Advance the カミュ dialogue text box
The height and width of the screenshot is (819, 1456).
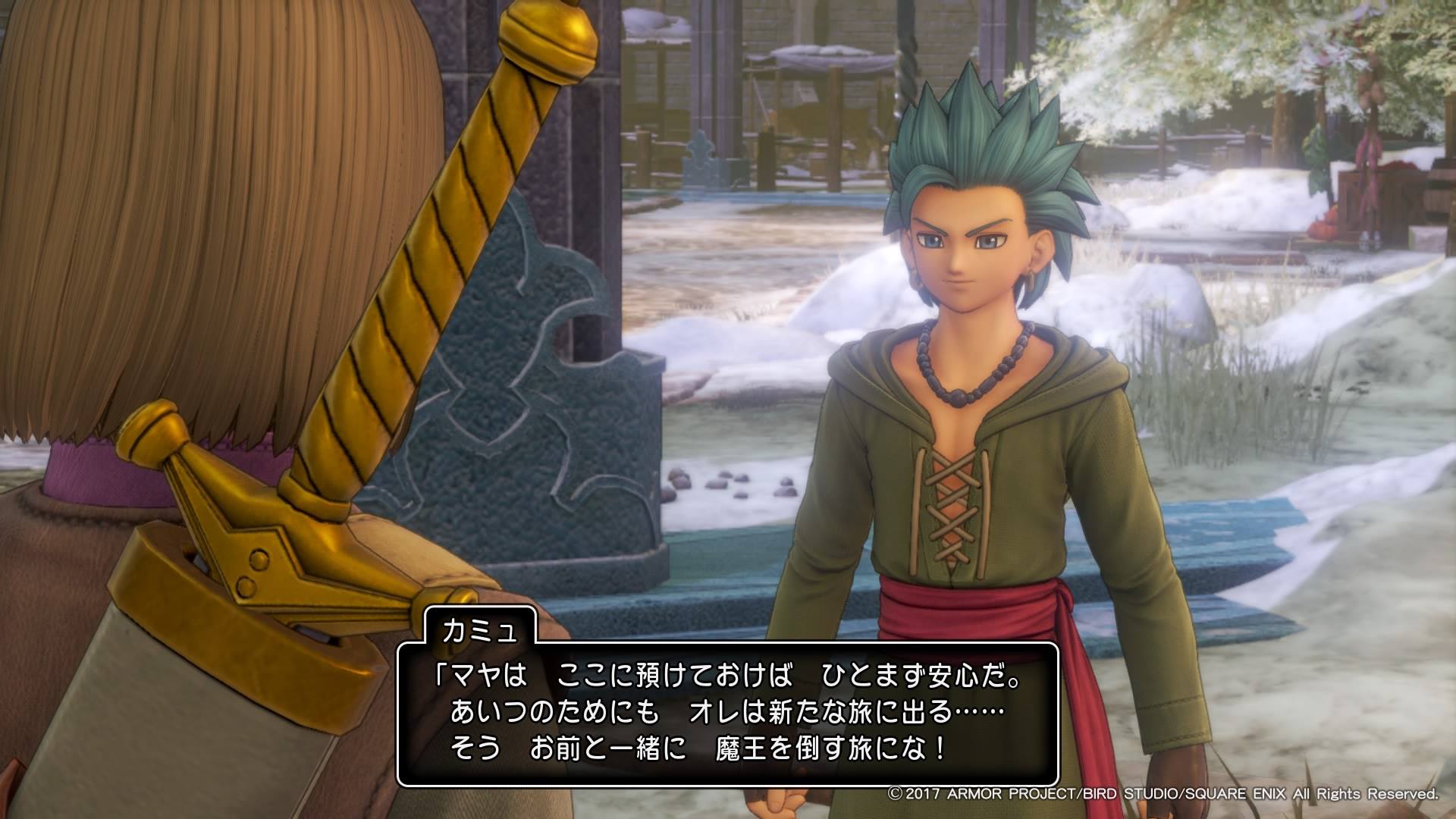tap(727, 714)
